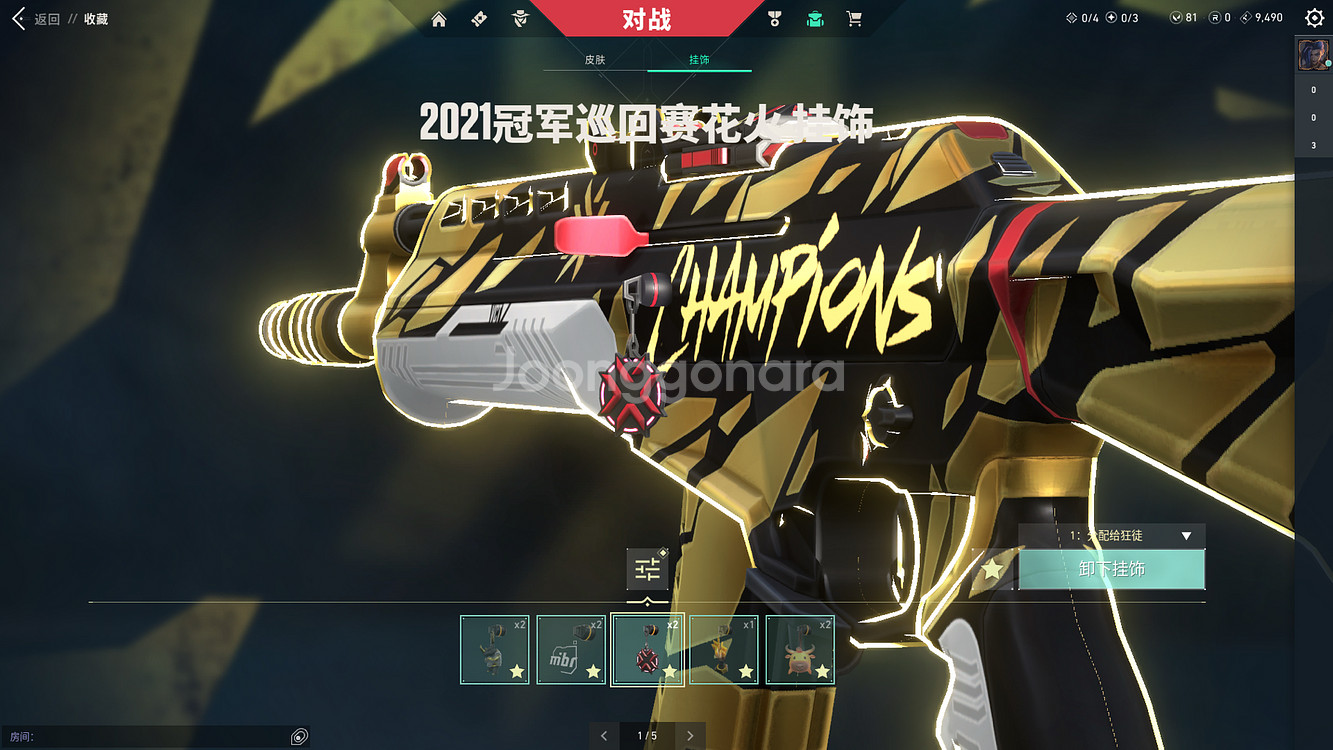This screenshot has width=1333, height=750.
Task: Pick the golden flame buddy thumbnail
Action: click(x=724, y=650)
